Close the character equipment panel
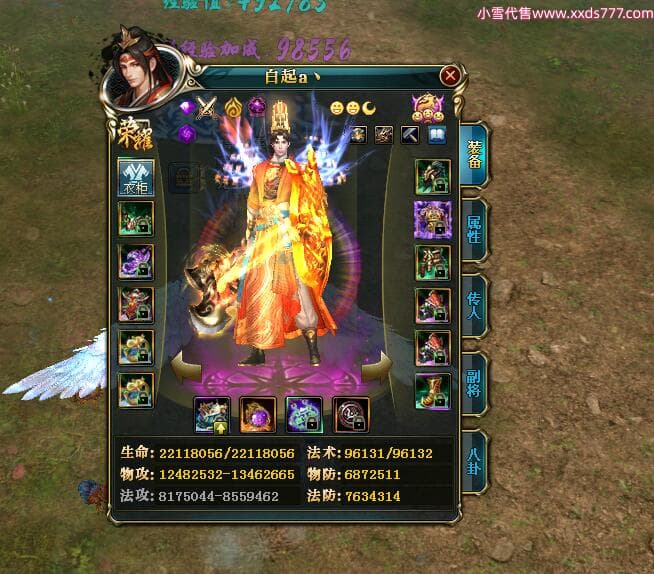This screenshot has height=574, width=654. [450, 76]
